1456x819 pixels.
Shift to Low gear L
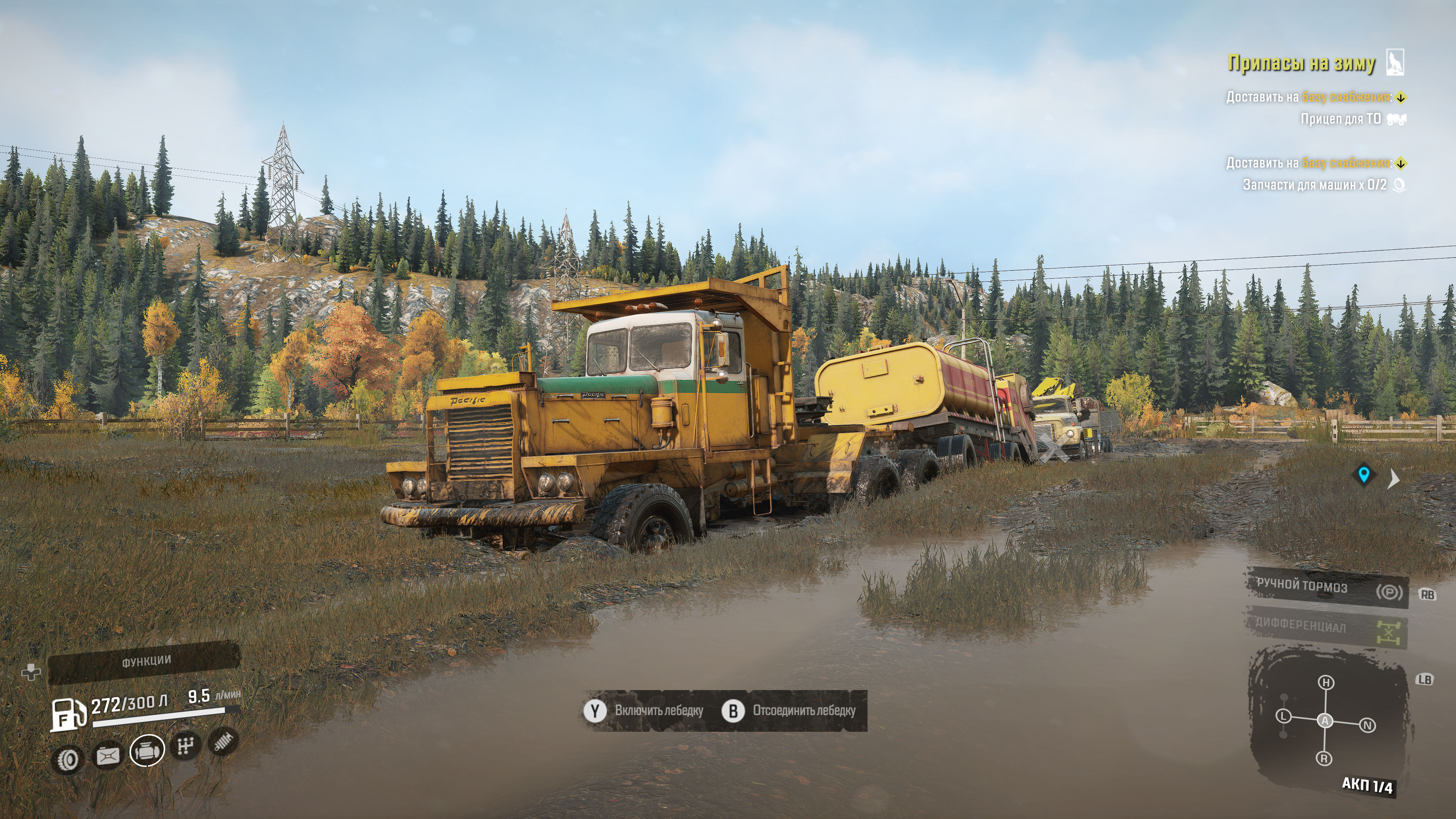point(1283,716)
